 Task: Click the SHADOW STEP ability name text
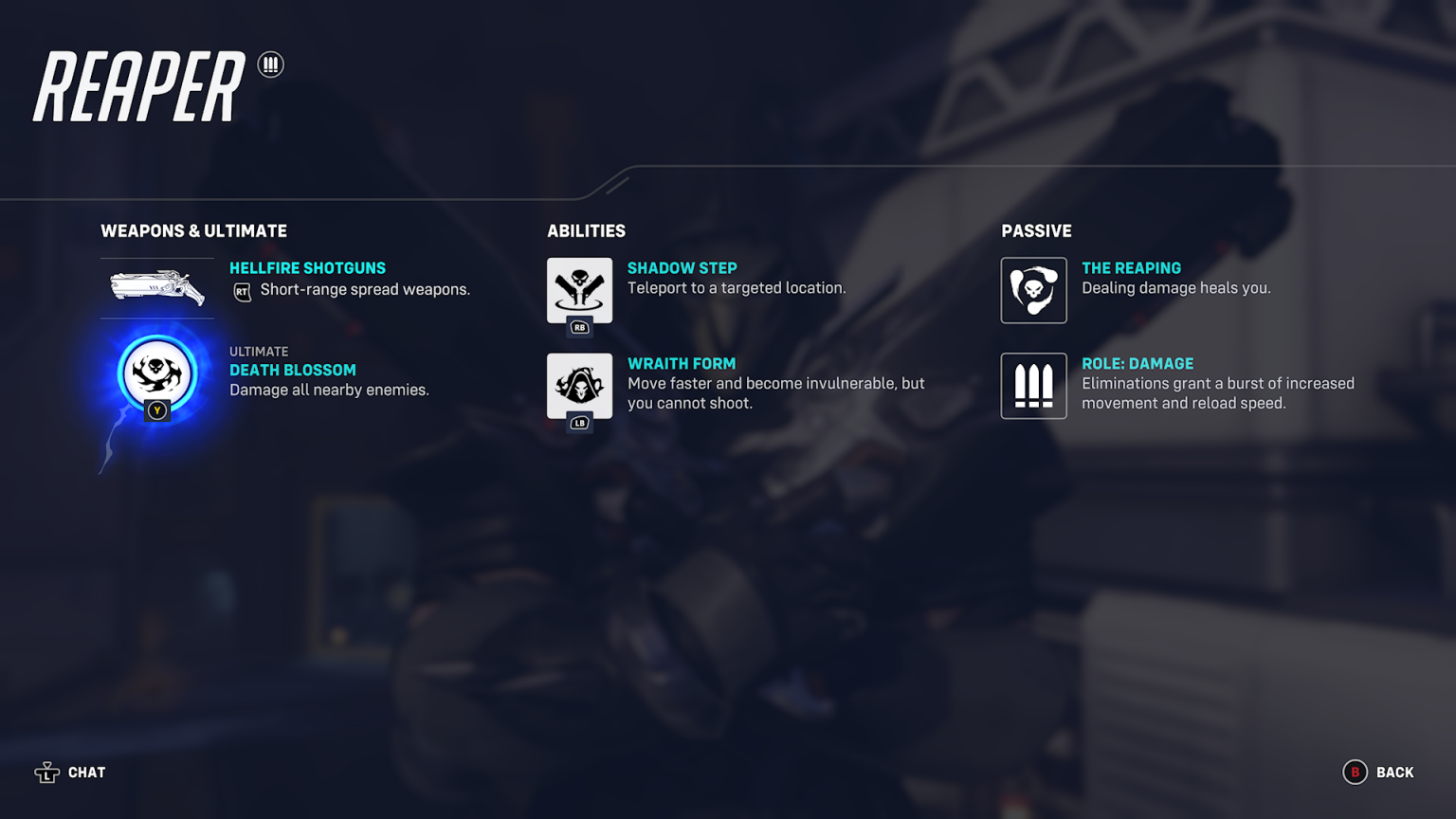682,268
